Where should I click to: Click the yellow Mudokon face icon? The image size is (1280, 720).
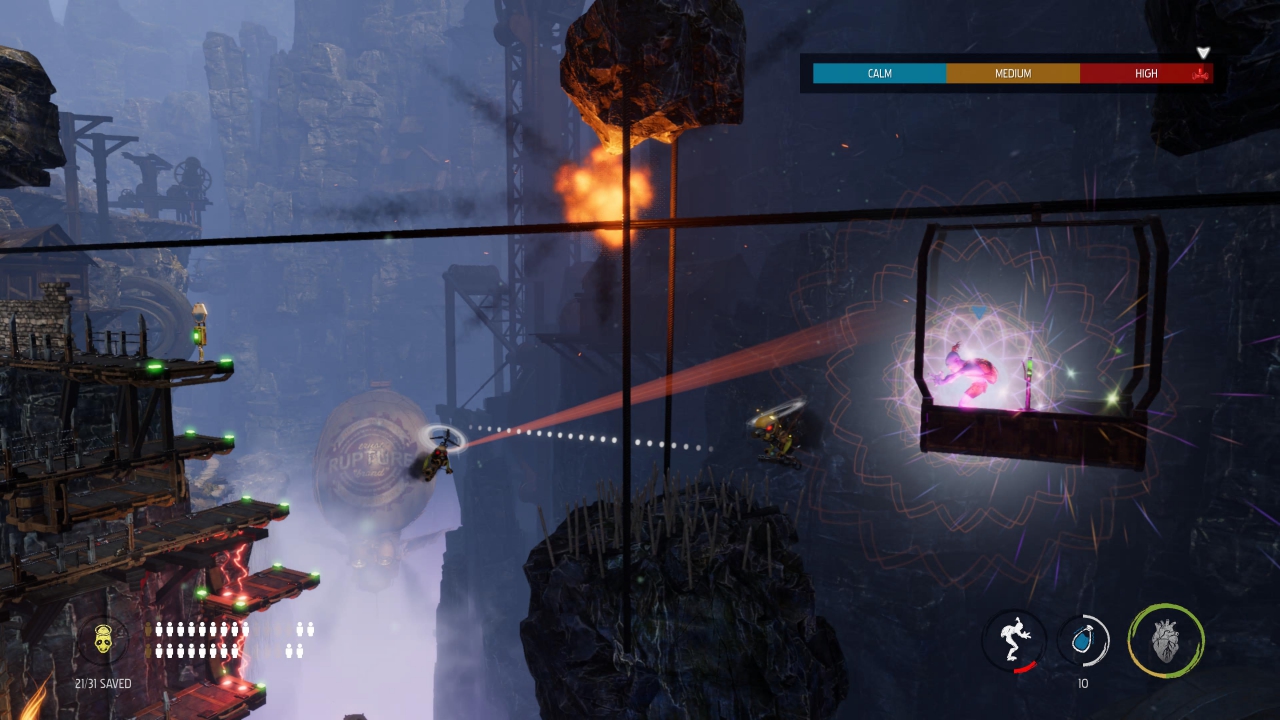pyautogui.click(x=103, y=639)
